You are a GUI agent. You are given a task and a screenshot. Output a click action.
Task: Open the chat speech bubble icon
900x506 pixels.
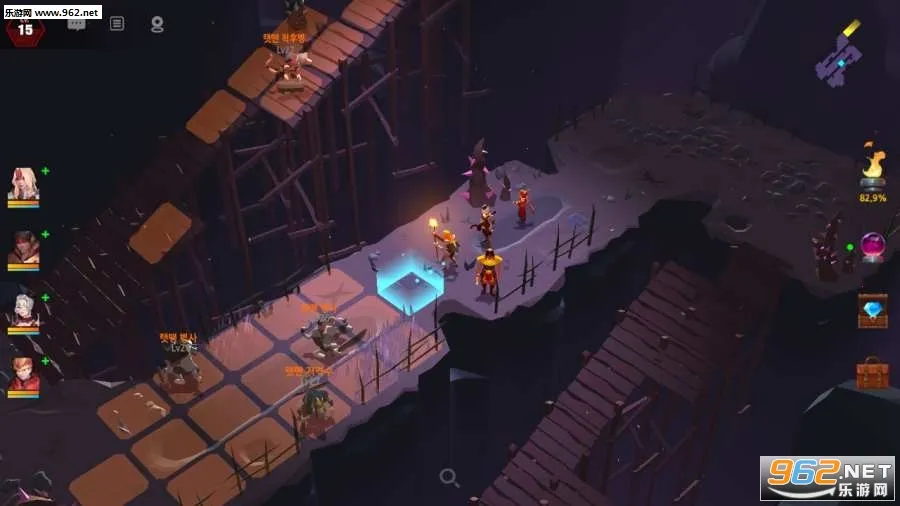coord(77,24)
